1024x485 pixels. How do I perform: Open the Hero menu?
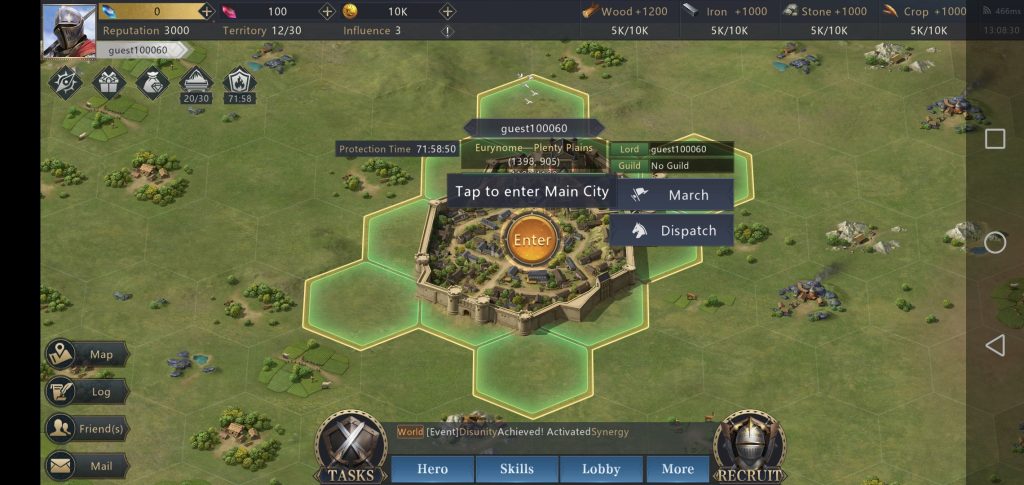pyautogui.click(x=432, y=469)
